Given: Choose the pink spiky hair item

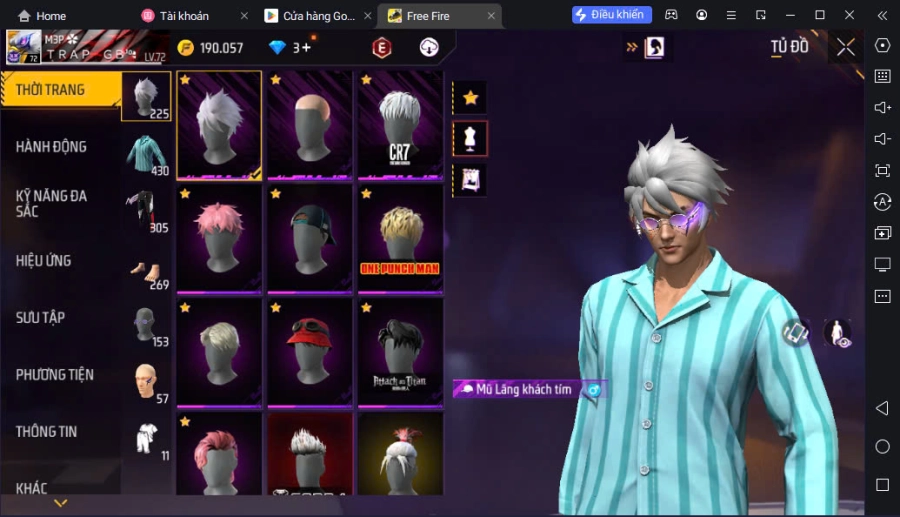Looking at the screenshot, I should 219,237.
